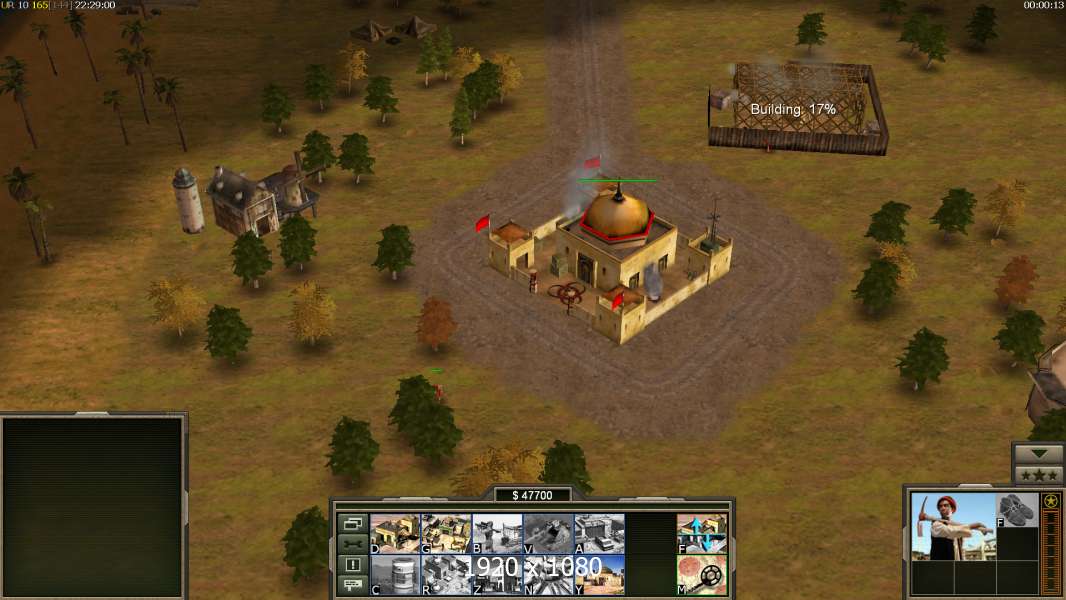The image size is (1066, 600).
Task: Choose the compound structure with hotkey G
Action: (446, 533)
